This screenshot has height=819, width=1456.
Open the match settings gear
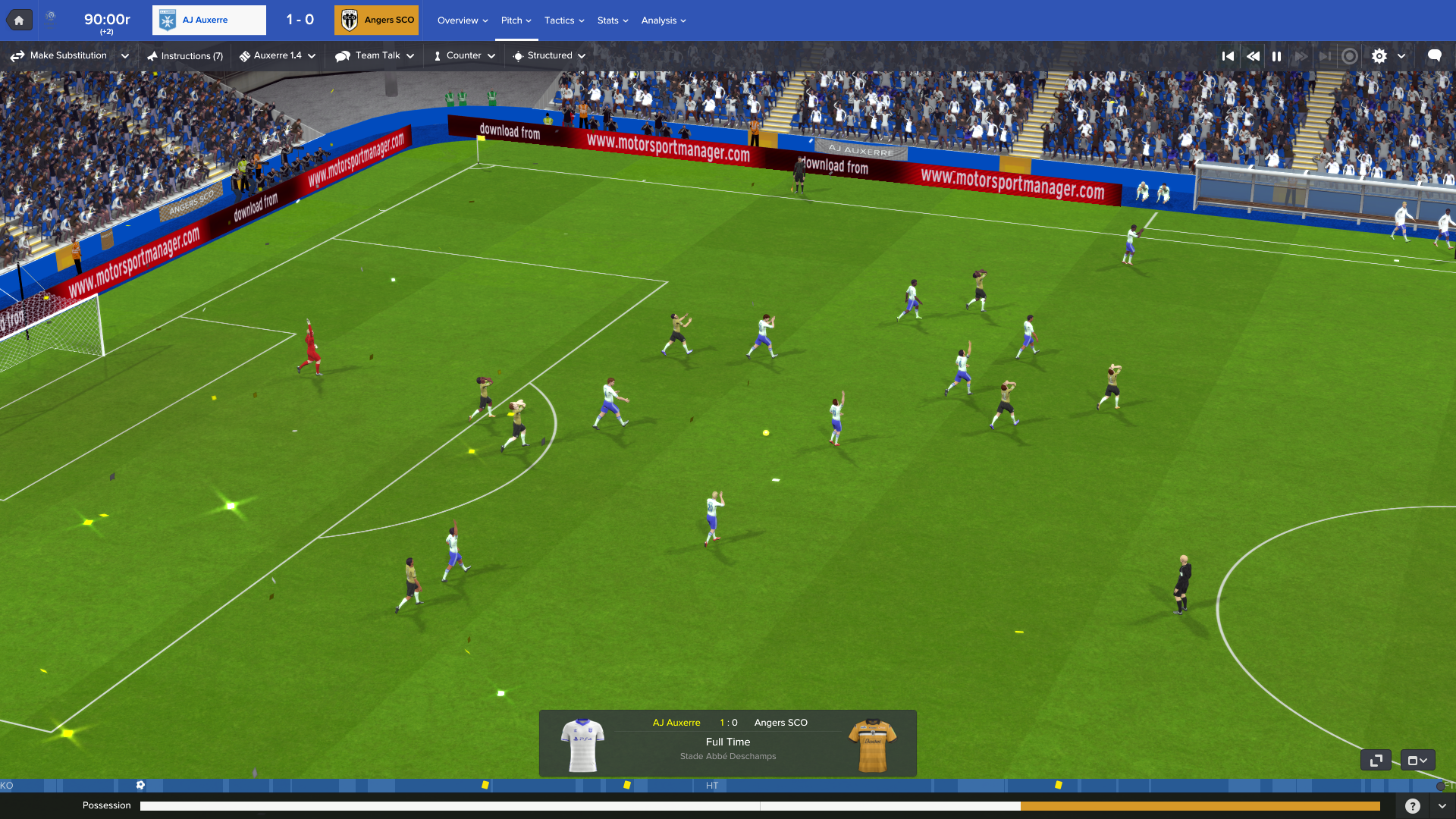tap(1379, 56)
